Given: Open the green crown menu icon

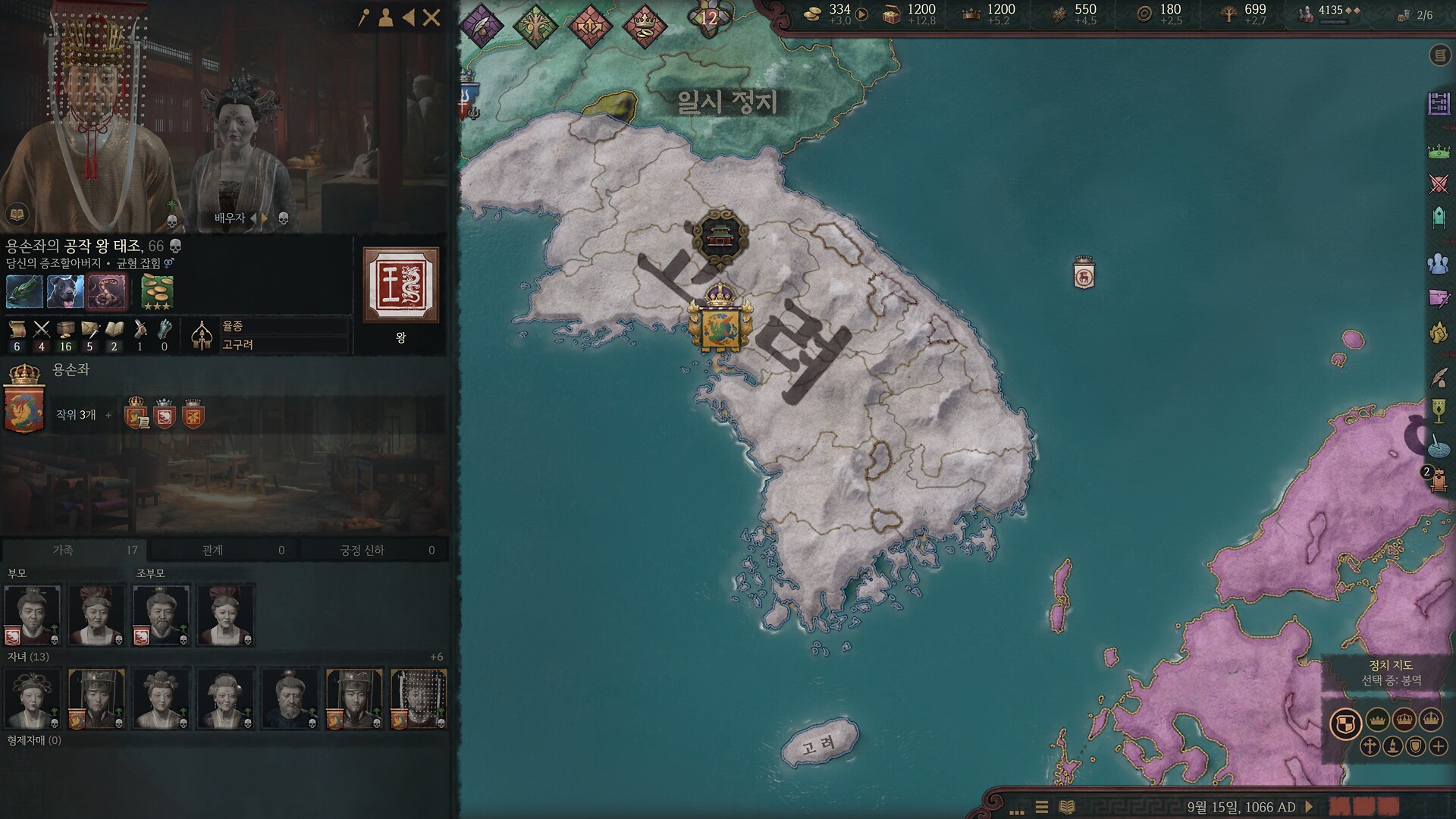Looking at the screenshot, I should 1439,152.
